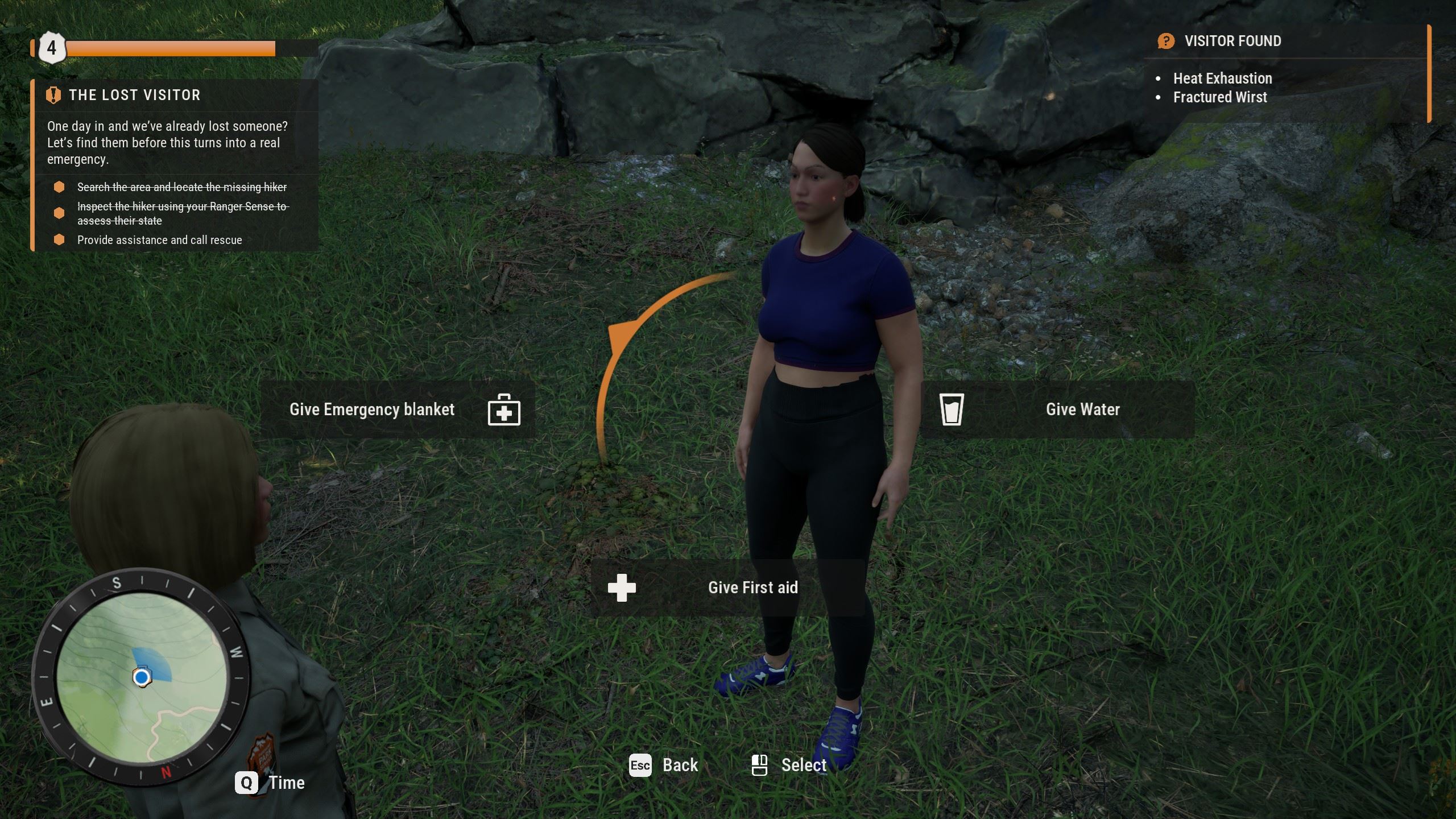
Task: Show the Visitor Found status panel
Action: (x=1232, y=41)
